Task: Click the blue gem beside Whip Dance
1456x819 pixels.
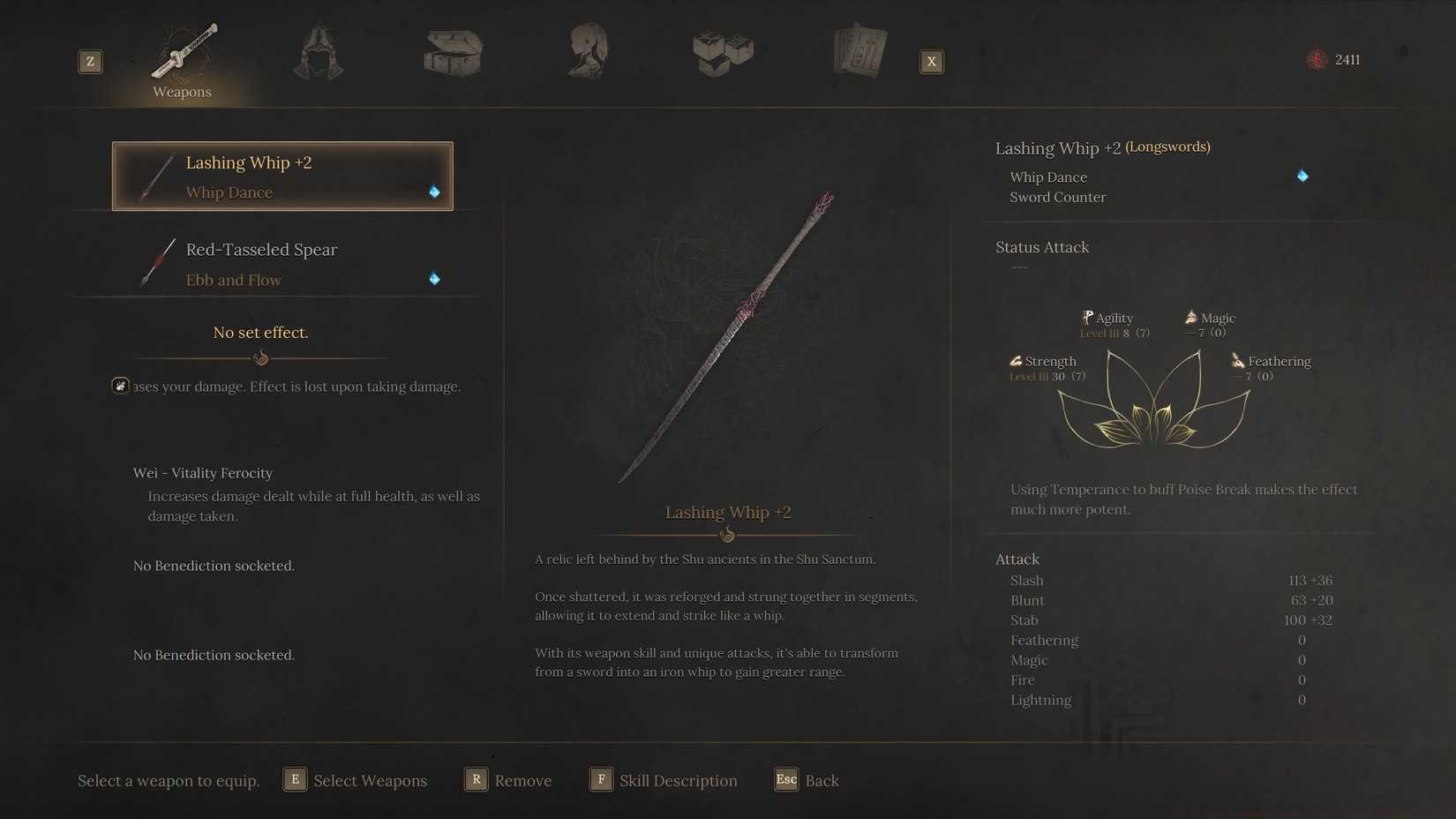Action: (x=433, y=190)
